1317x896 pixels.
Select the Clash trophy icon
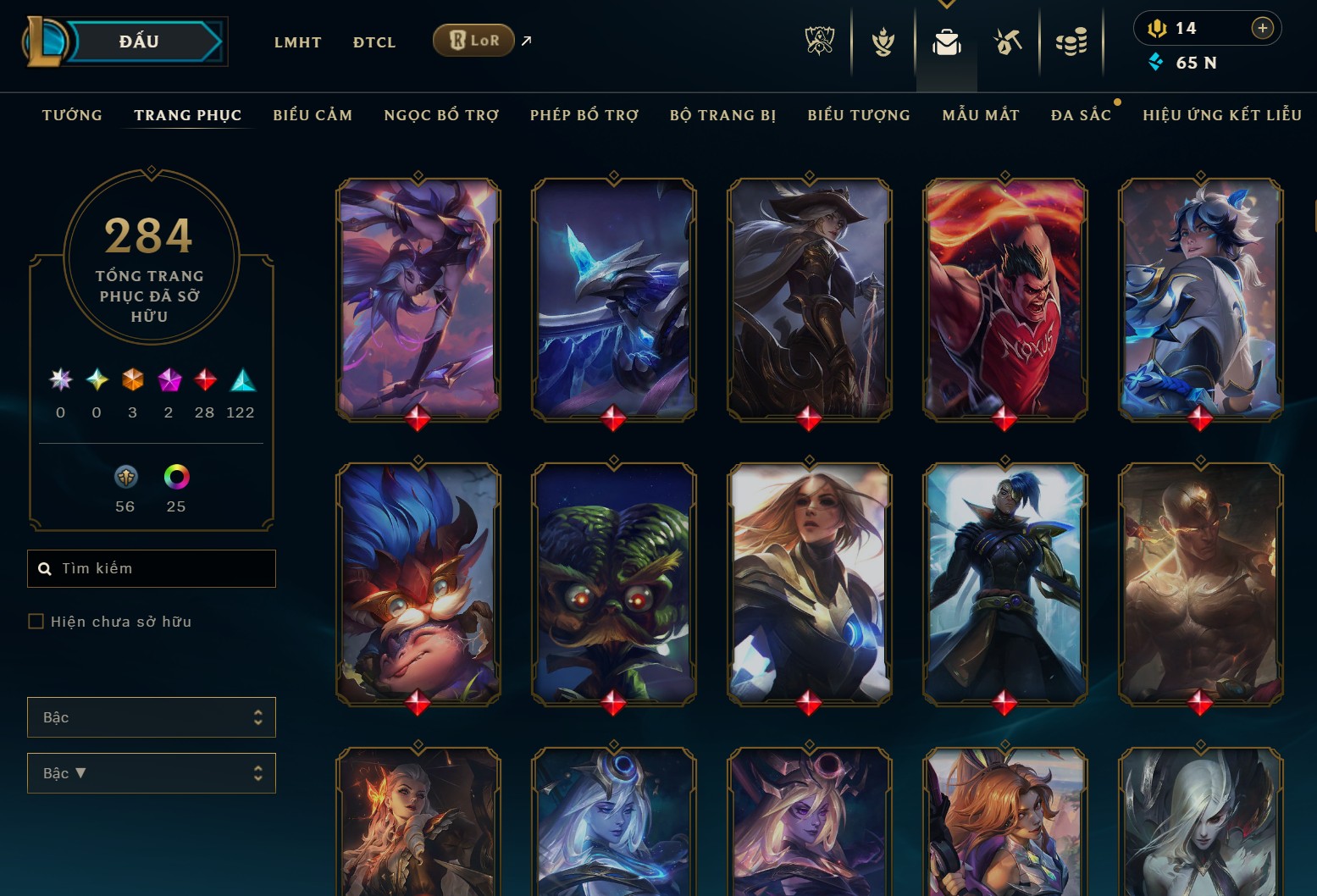[883, 41]
